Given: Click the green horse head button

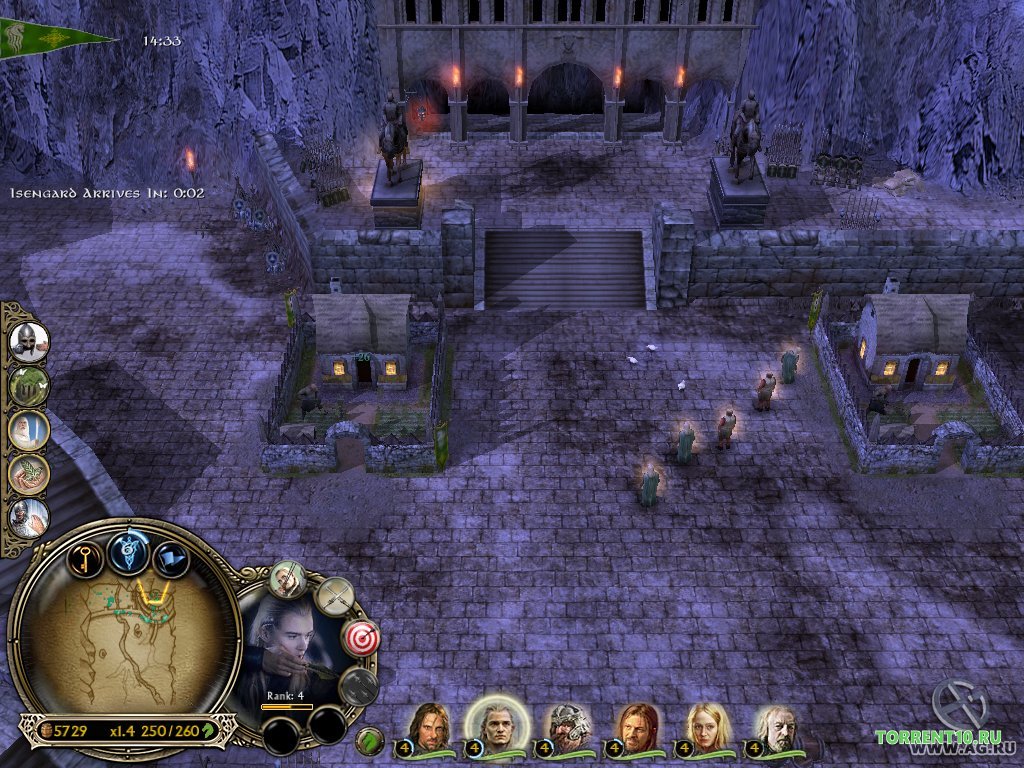Looking at the screenshot, I should click(370, 741).
